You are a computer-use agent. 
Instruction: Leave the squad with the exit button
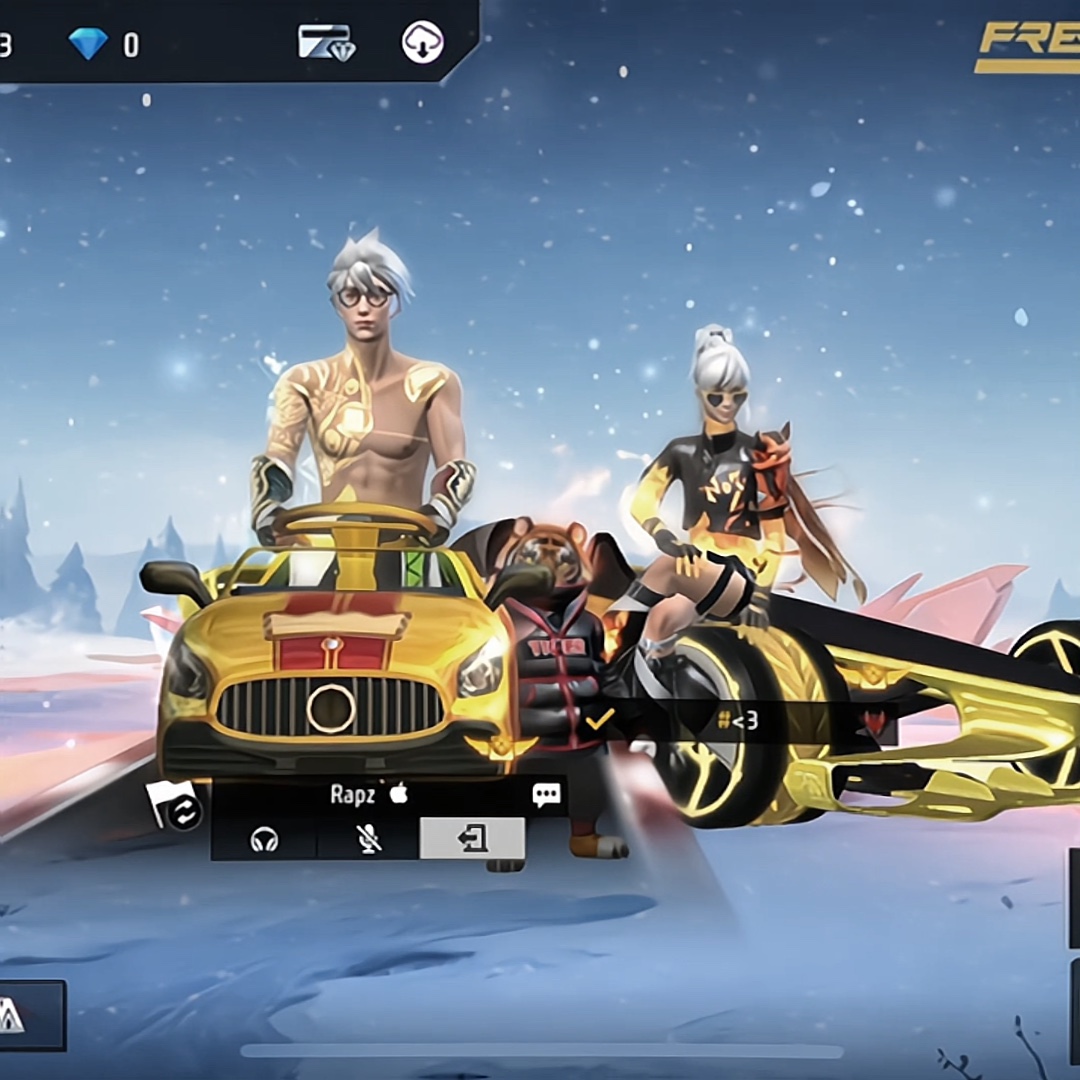pyautogui.click(x=472, y=838)
